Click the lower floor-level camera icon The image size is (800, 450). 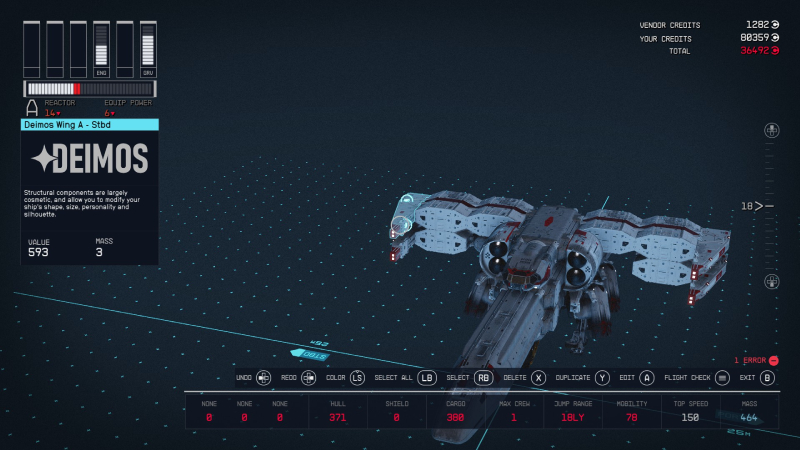tap(771, 282)
